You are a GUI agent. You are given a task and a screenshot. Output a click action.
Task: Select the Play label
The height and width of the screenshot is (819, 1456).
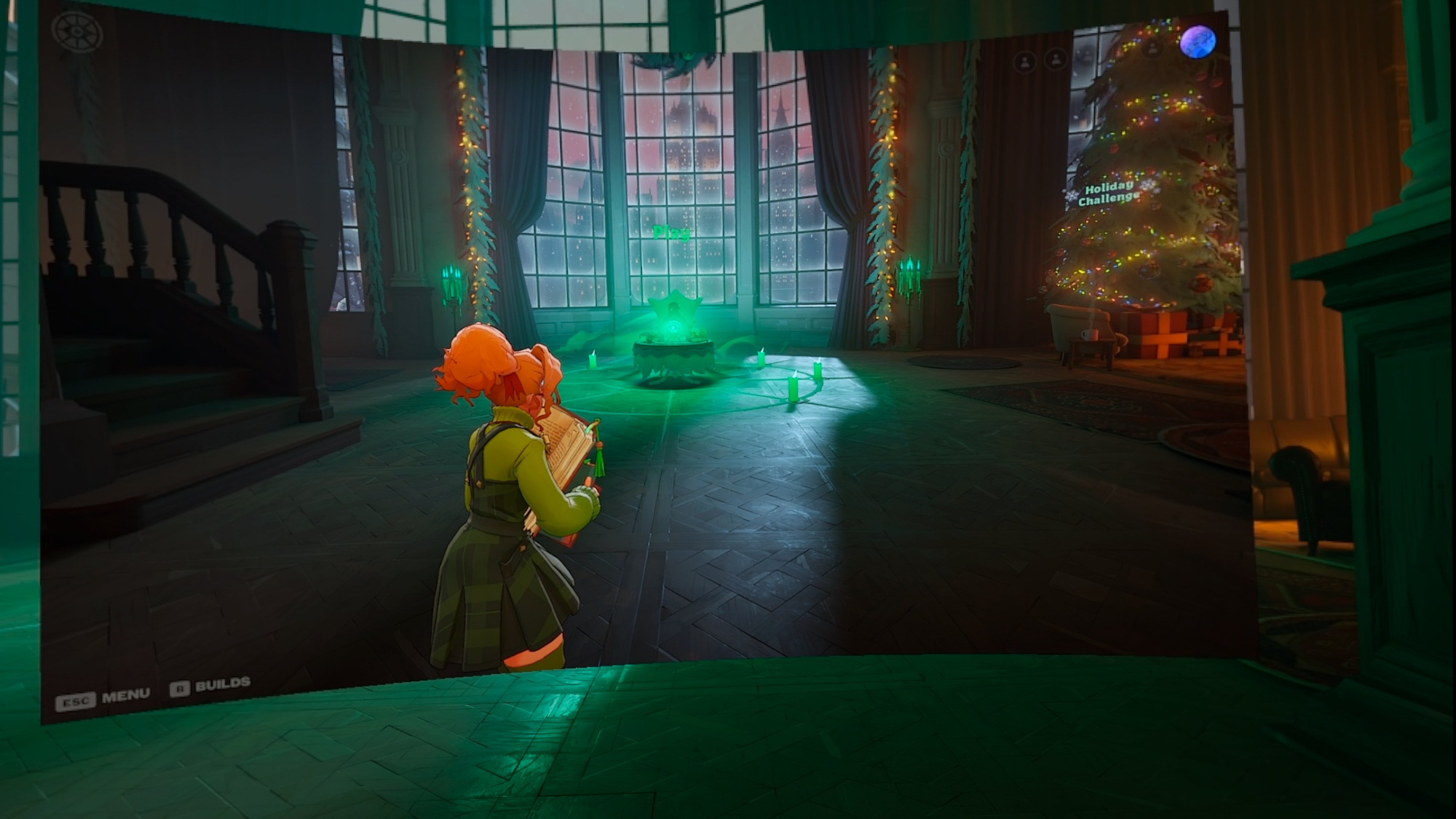click(671, 233)
